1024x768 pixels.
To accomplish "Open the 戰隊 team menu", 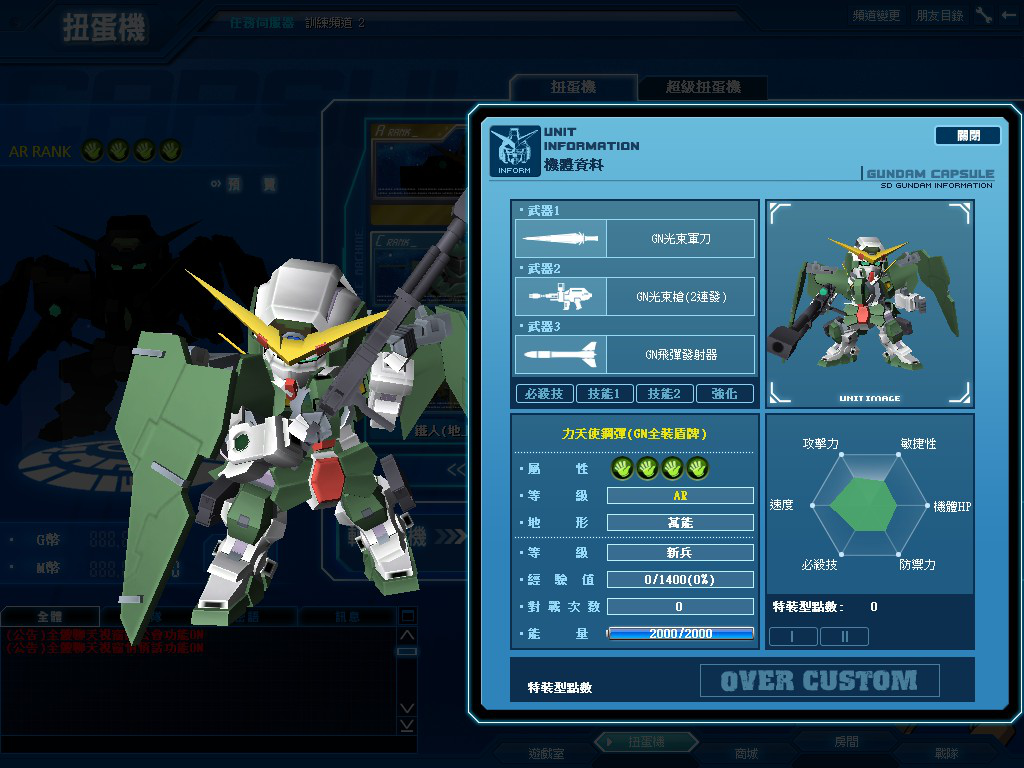I will click(946, 753).
